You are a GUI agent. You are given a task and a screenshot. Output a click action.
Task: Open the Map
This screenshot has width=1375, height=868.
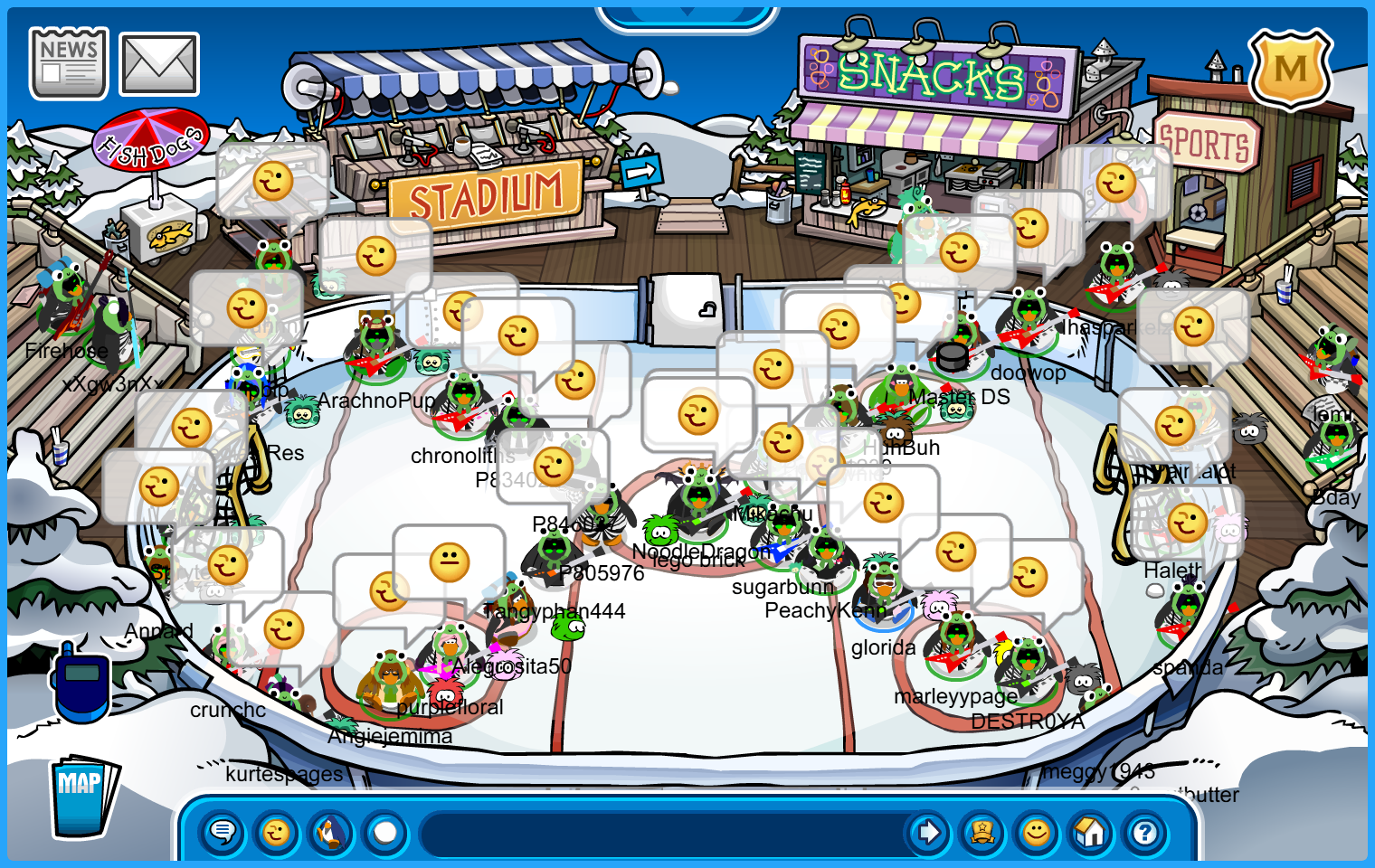81,797
